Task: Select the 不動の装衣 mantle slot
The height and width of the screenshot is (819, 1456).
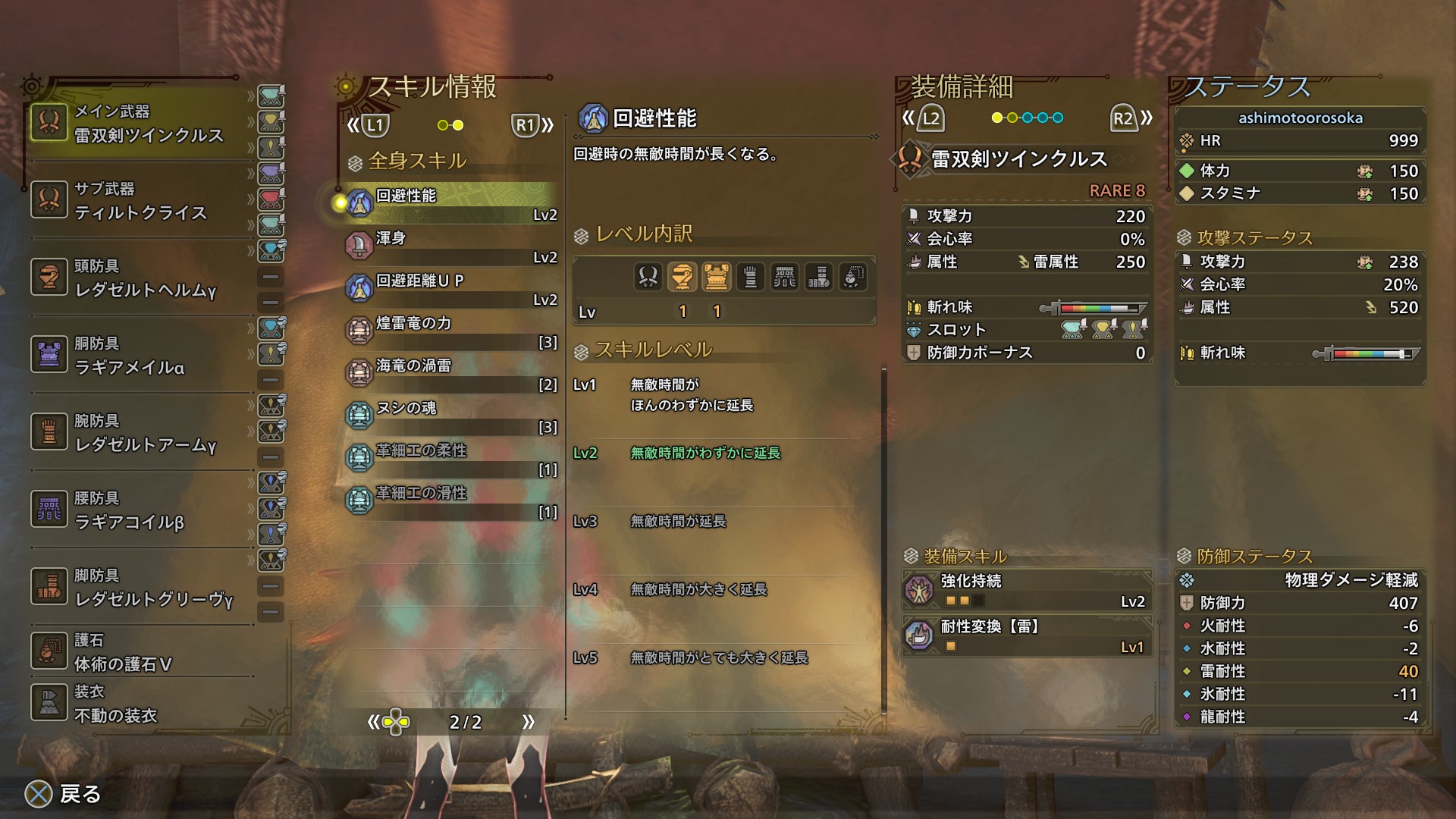Action: click(x=140, y=704)
